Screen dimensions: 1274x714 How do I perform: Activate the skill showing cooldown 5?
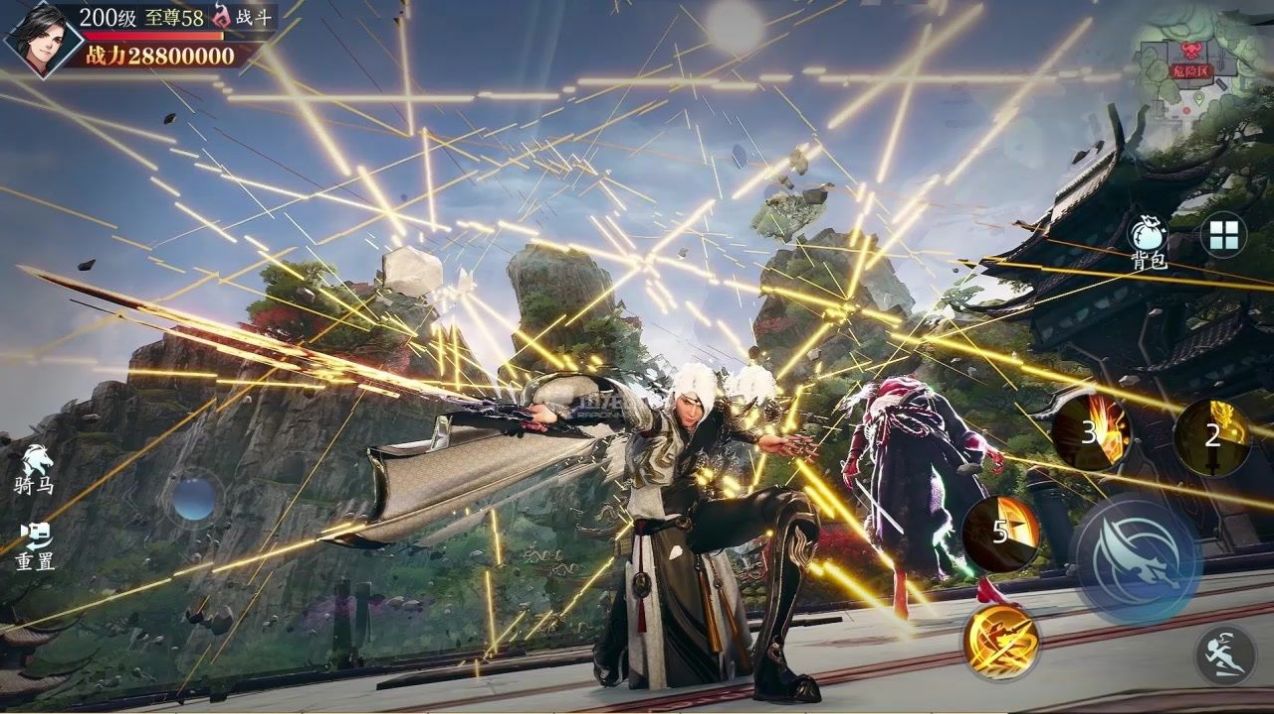point(1002,533)
